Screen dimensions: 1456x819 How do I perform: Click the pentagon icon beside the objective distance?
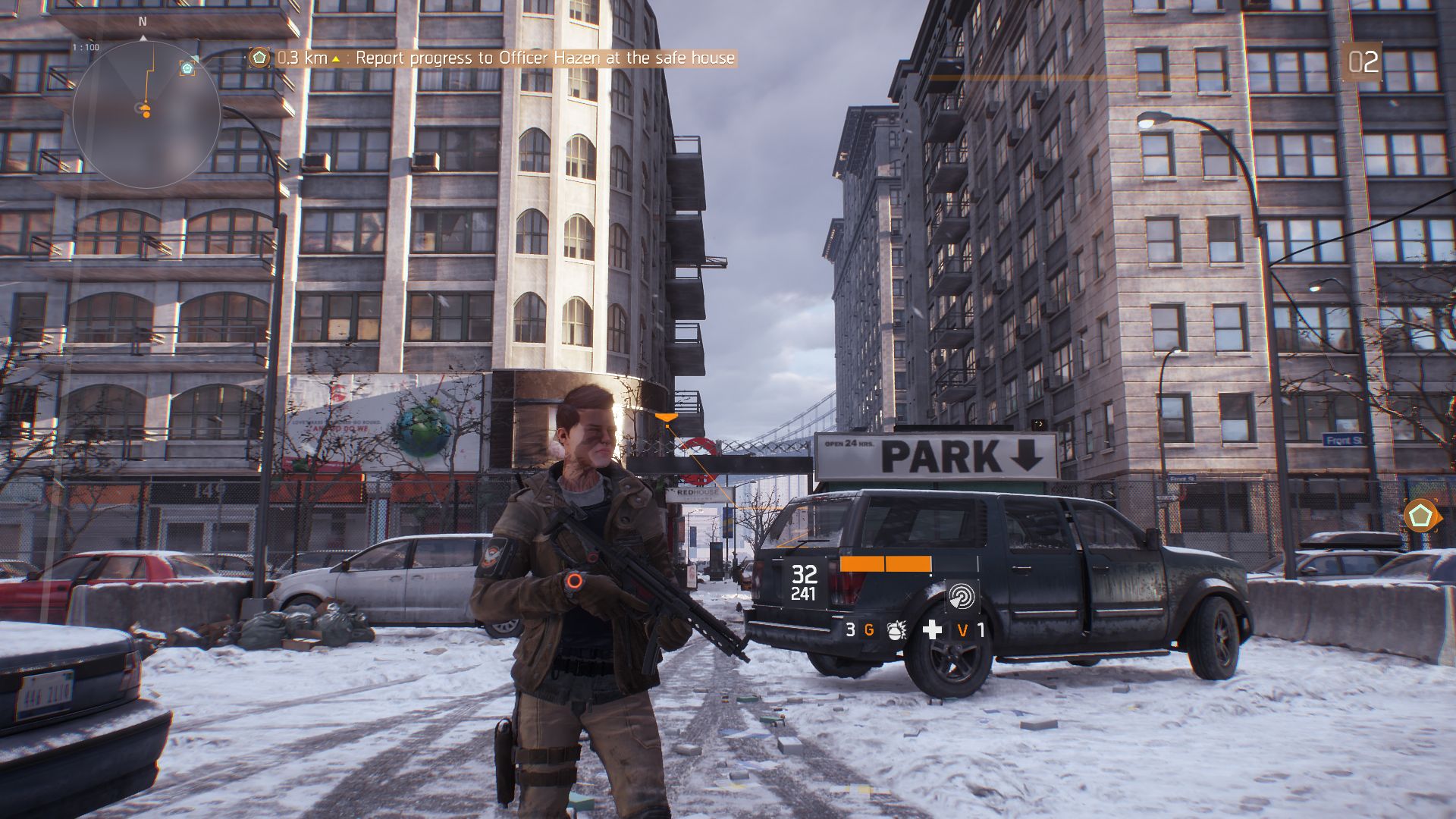(259, 58)
